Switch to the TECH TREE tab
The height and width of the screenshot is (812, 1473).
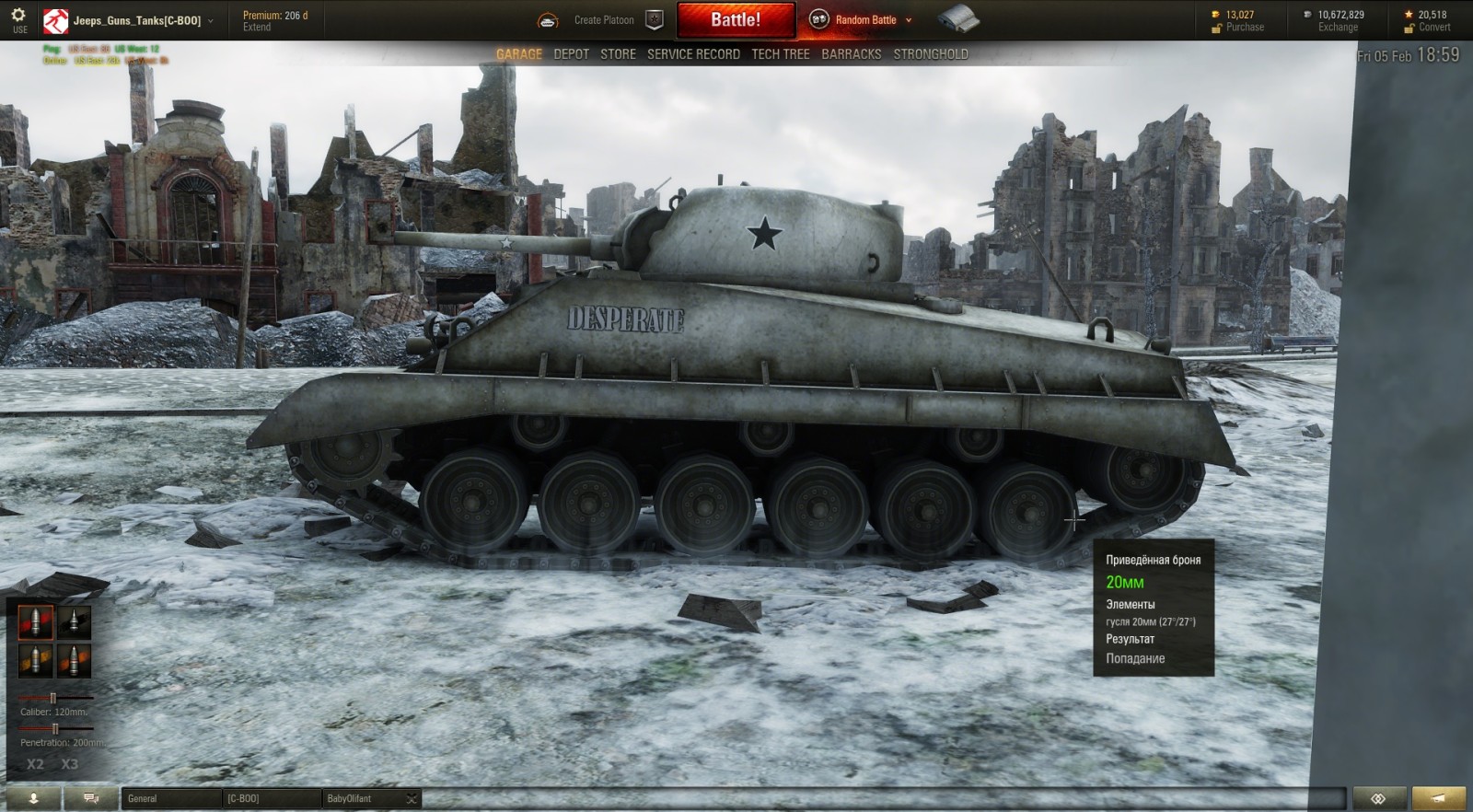tap(780, 53)
